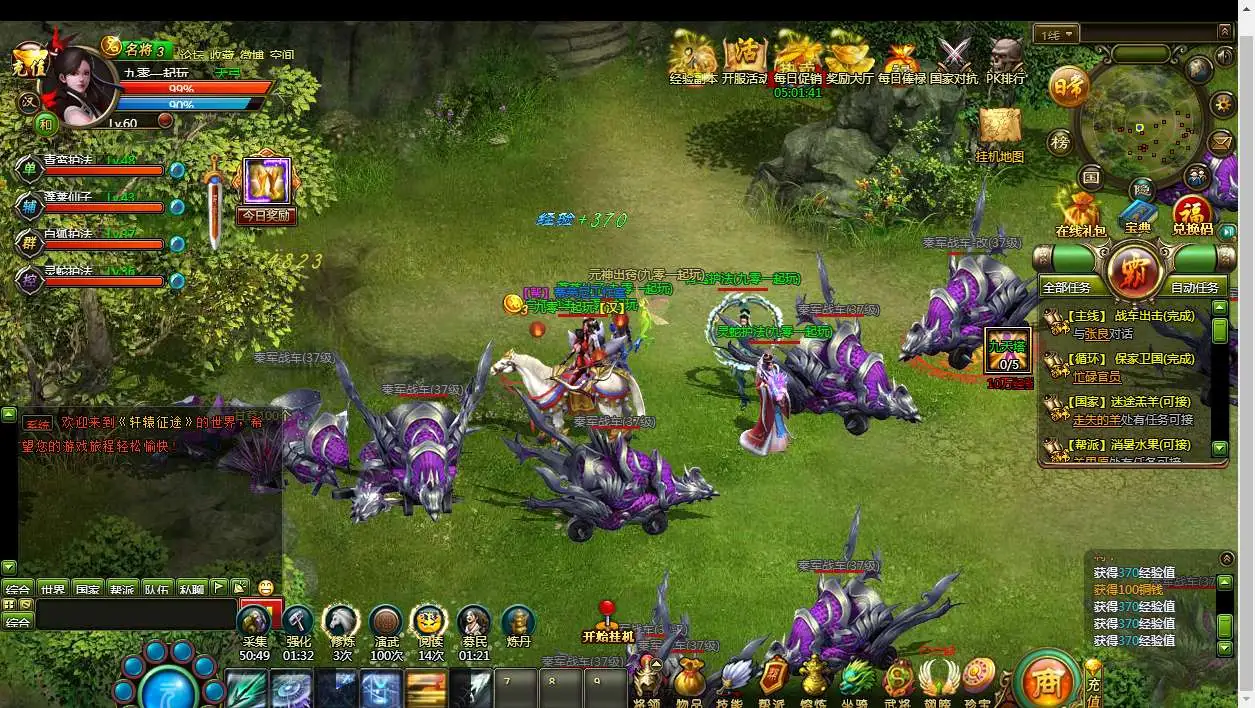Switch chat to the 世界 world channel
This screenshot has width=1255, height=708.
click(53, 589)
